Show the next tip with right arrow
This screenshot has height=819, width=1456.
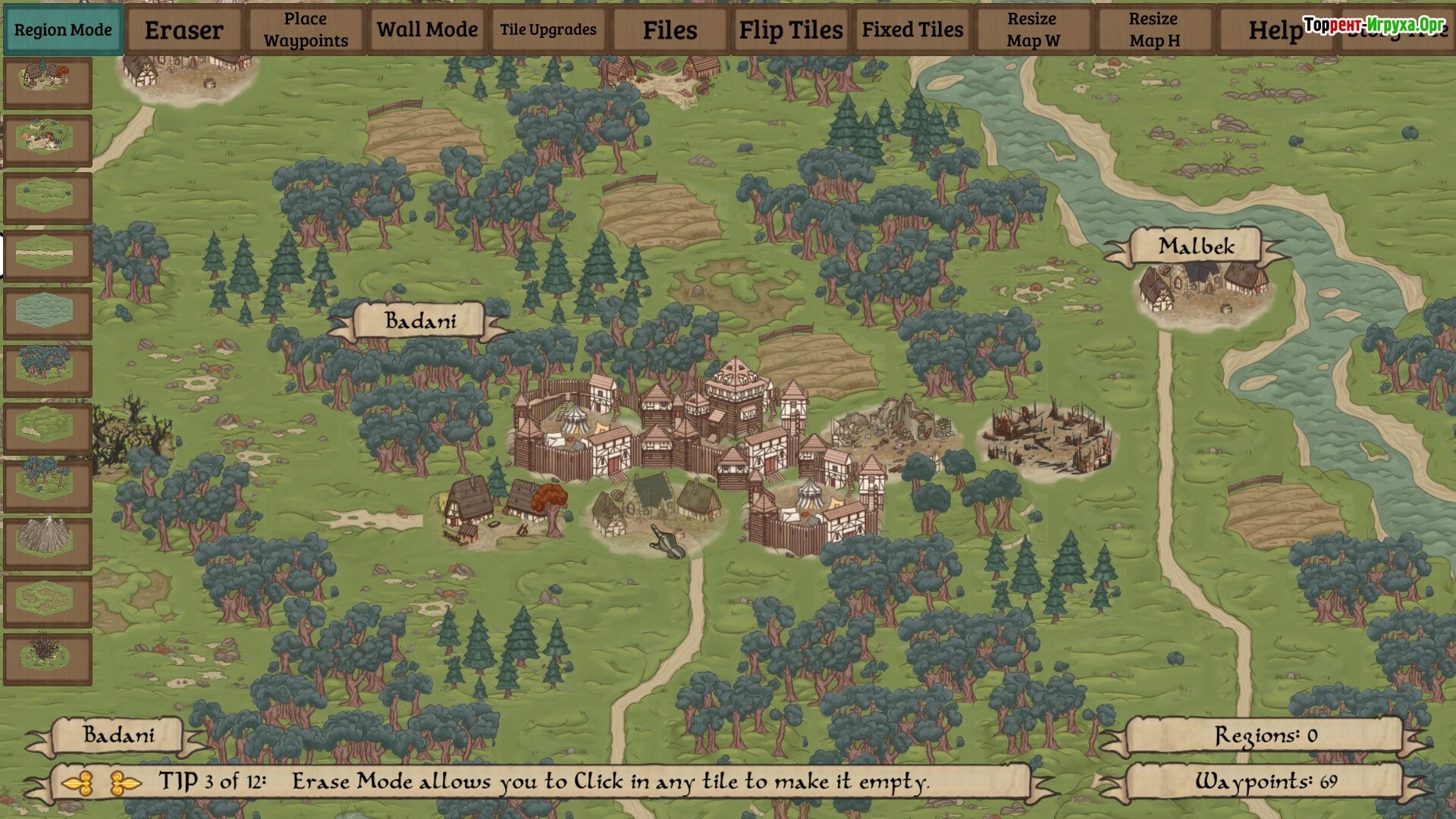pos(125,783)
